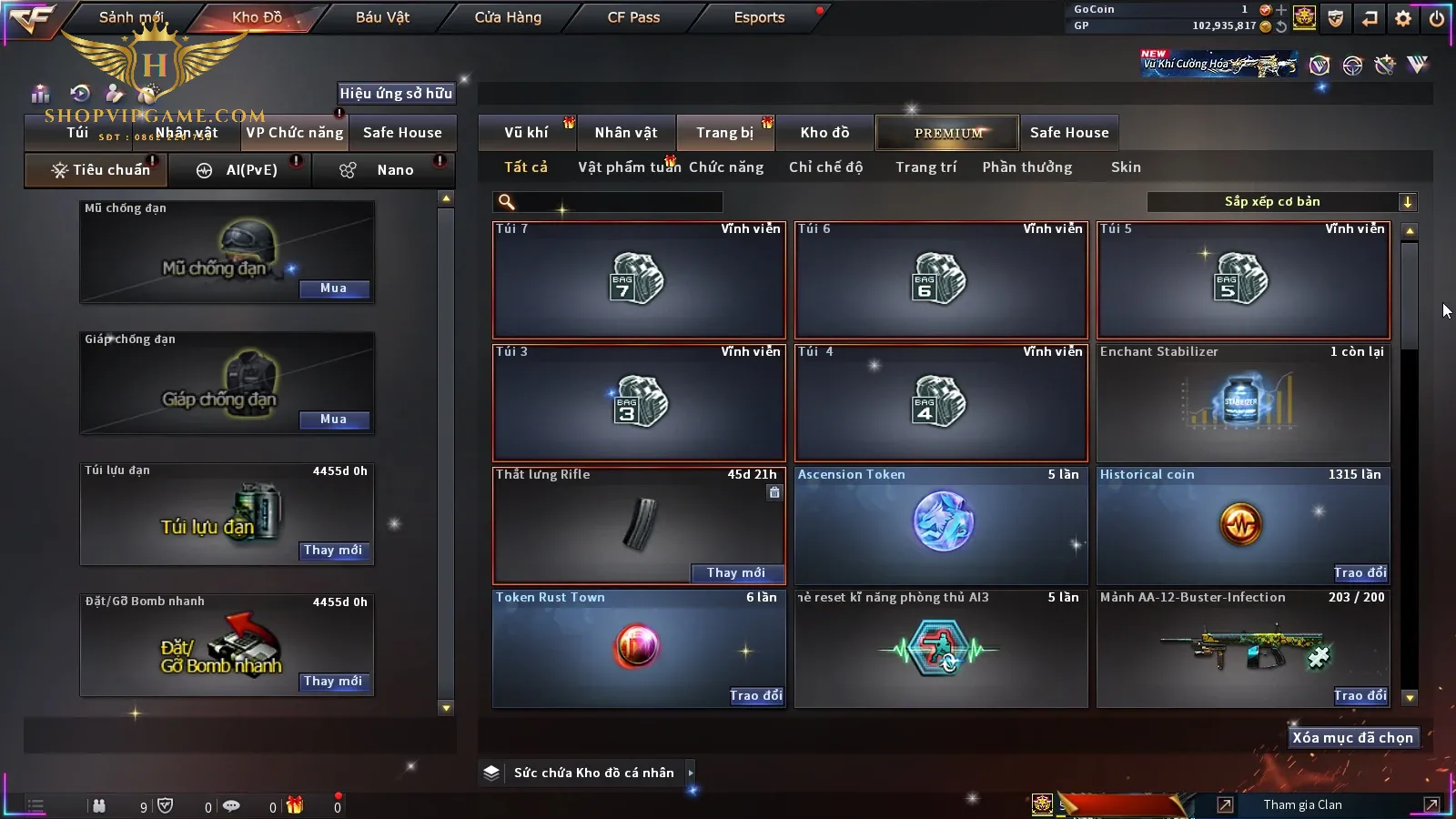Switch to the Nano loadout tab

pyautogui.click(x=395, y=170)
